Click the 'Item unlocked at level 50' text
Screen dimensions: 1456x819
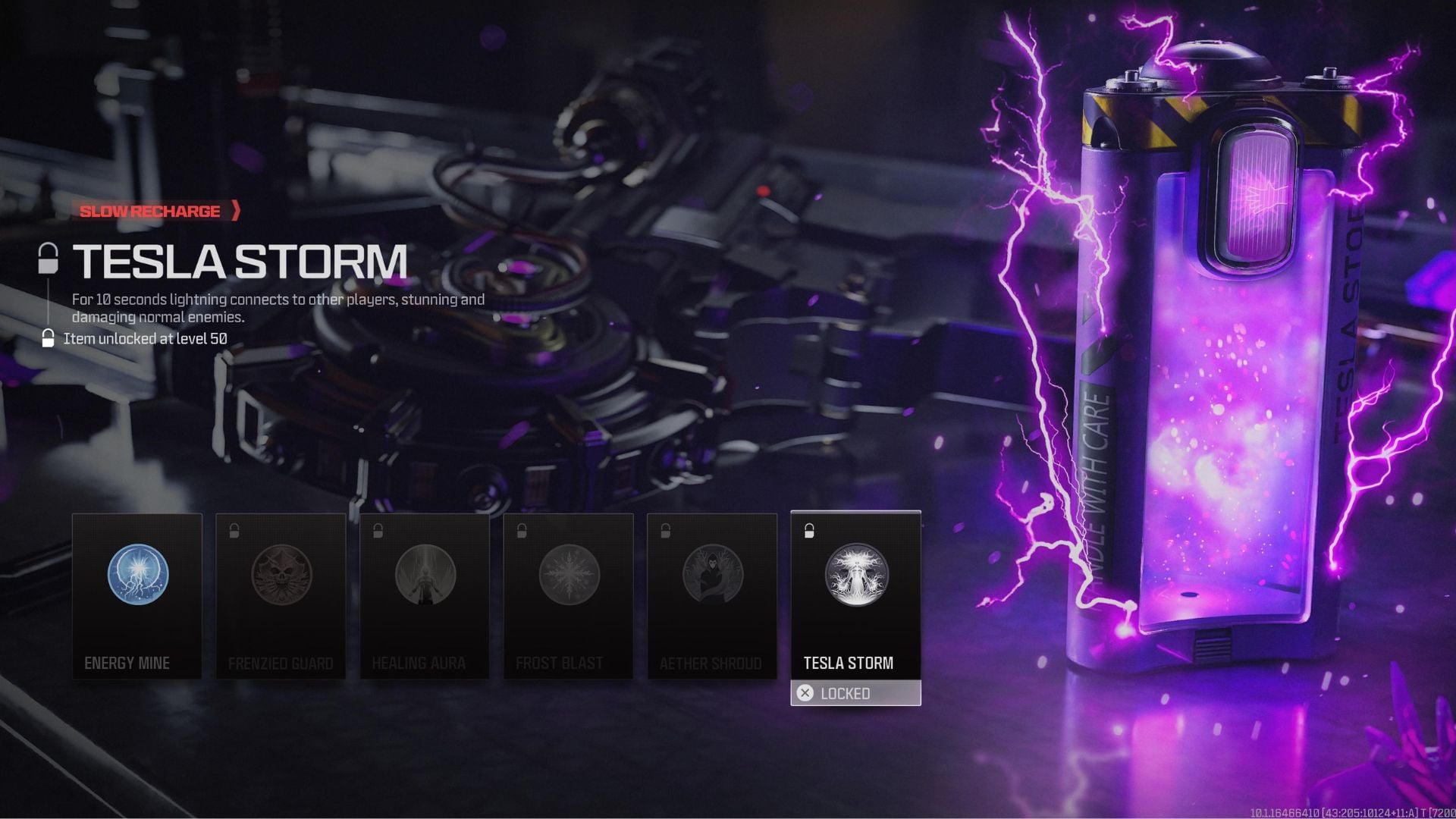point(144,339)
